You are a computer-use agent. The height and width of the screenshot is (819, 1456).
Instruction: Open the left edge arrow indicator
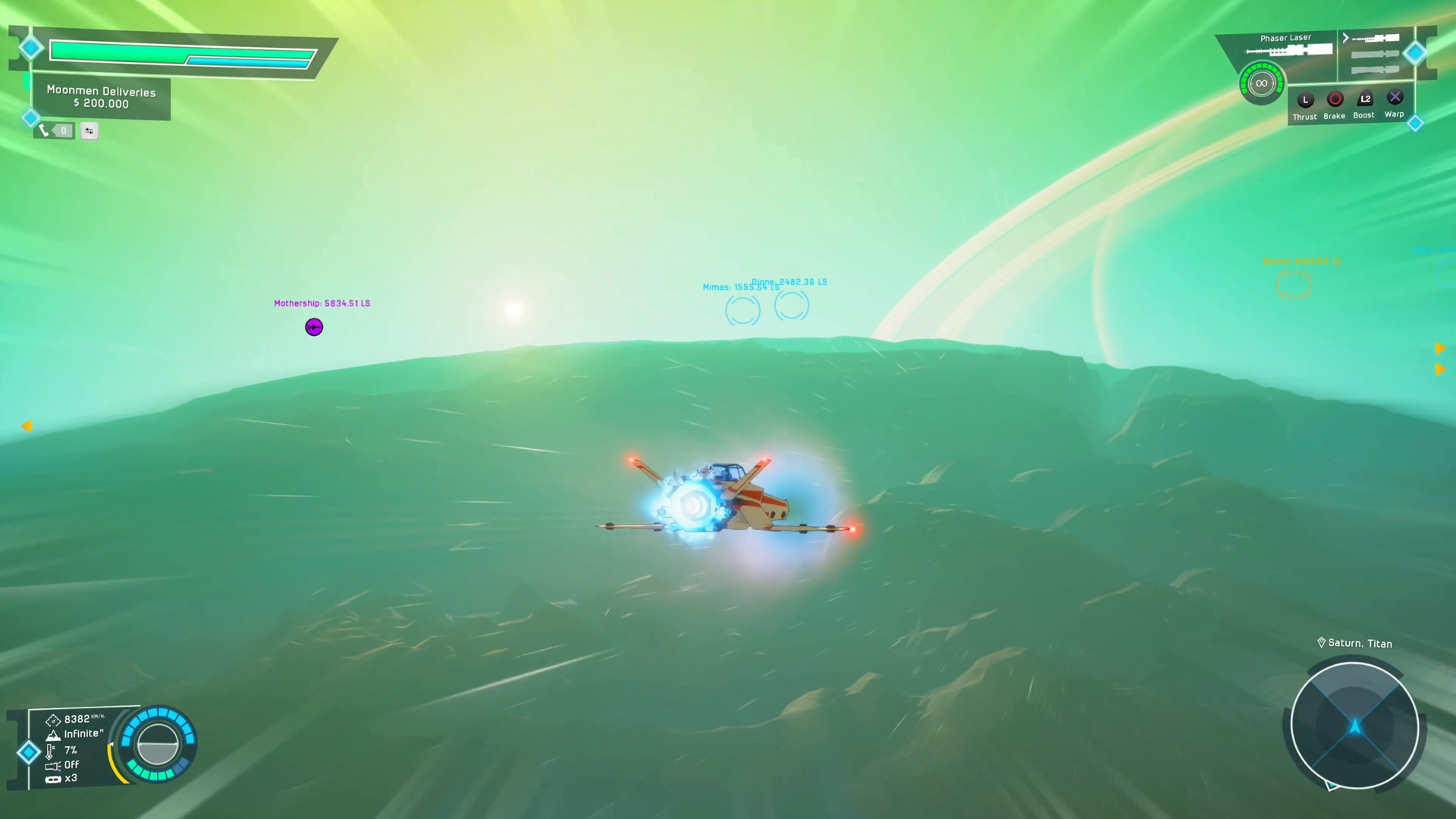[x=27, y=426]
